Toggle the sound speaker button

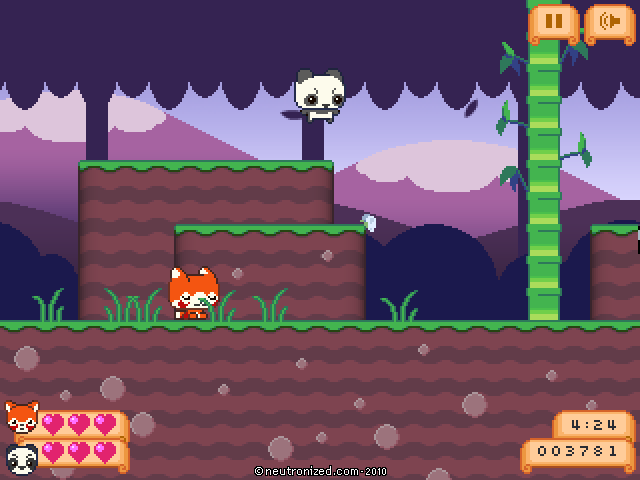(609, 20)
